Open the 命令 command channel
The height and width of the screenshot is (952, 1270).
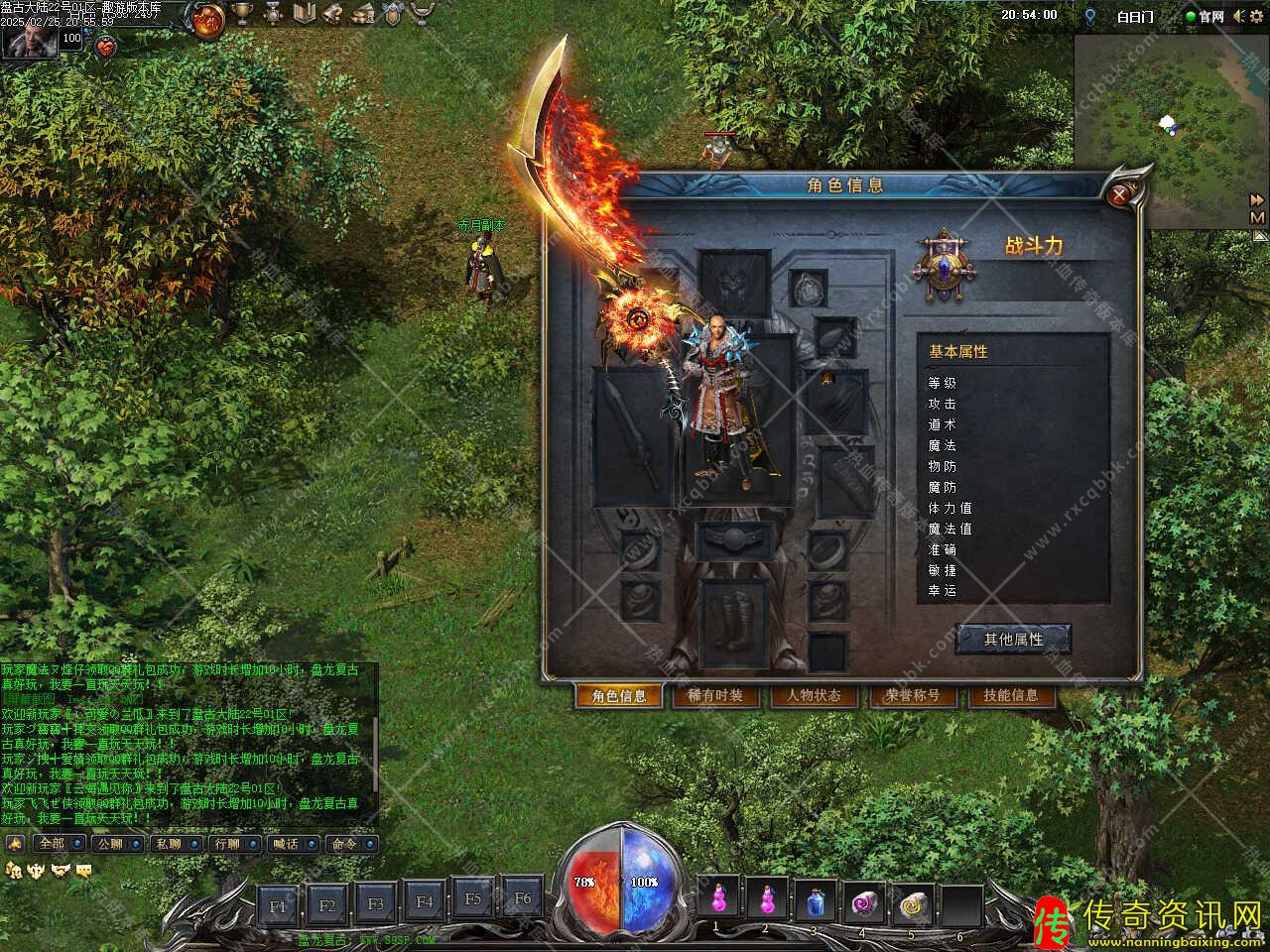(350, 844)
